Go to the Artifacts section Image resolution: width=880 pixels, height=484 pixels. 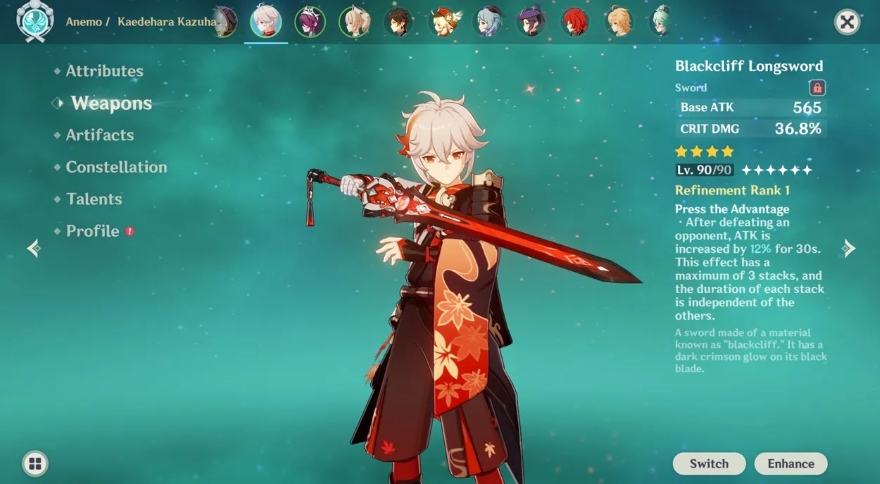[99, 135]
